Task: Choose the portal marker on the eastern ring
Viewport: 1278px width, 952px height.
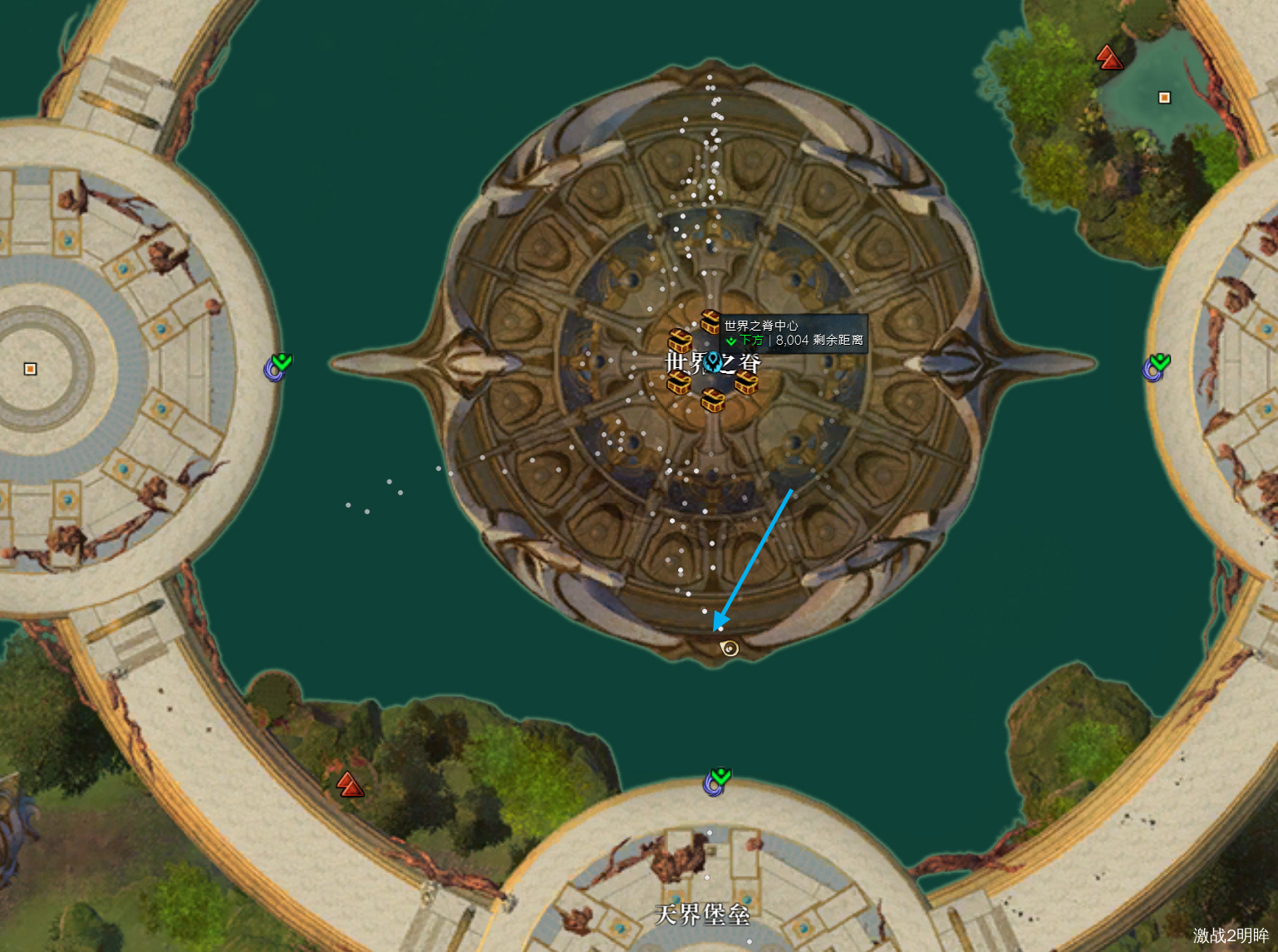Action: 1155,366
